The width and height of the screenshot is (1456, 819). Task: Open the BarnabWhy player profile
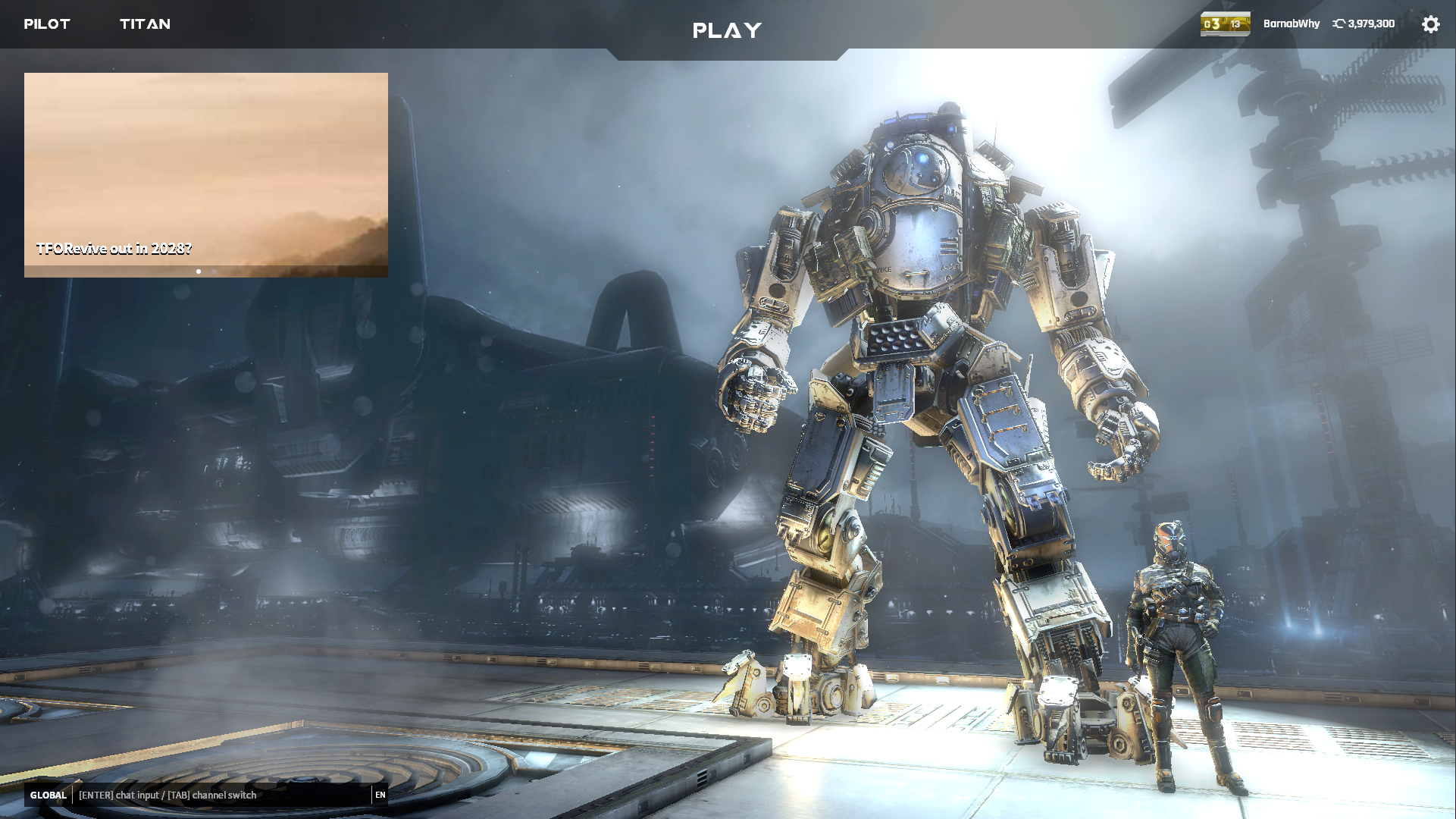pos(1291,24)
